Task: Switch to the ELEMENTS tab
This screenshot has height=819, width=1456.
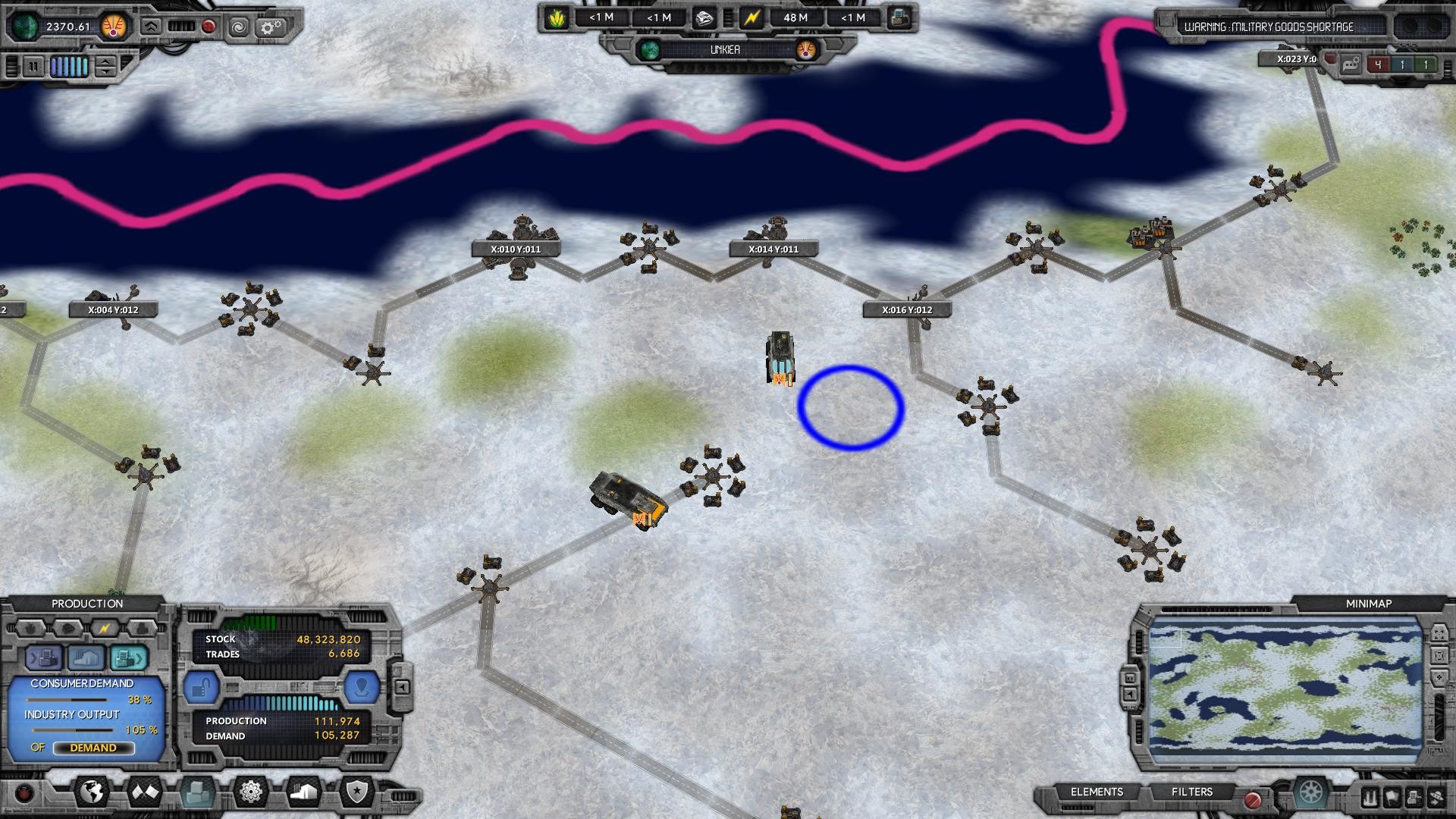Action: click(1097, 792)
